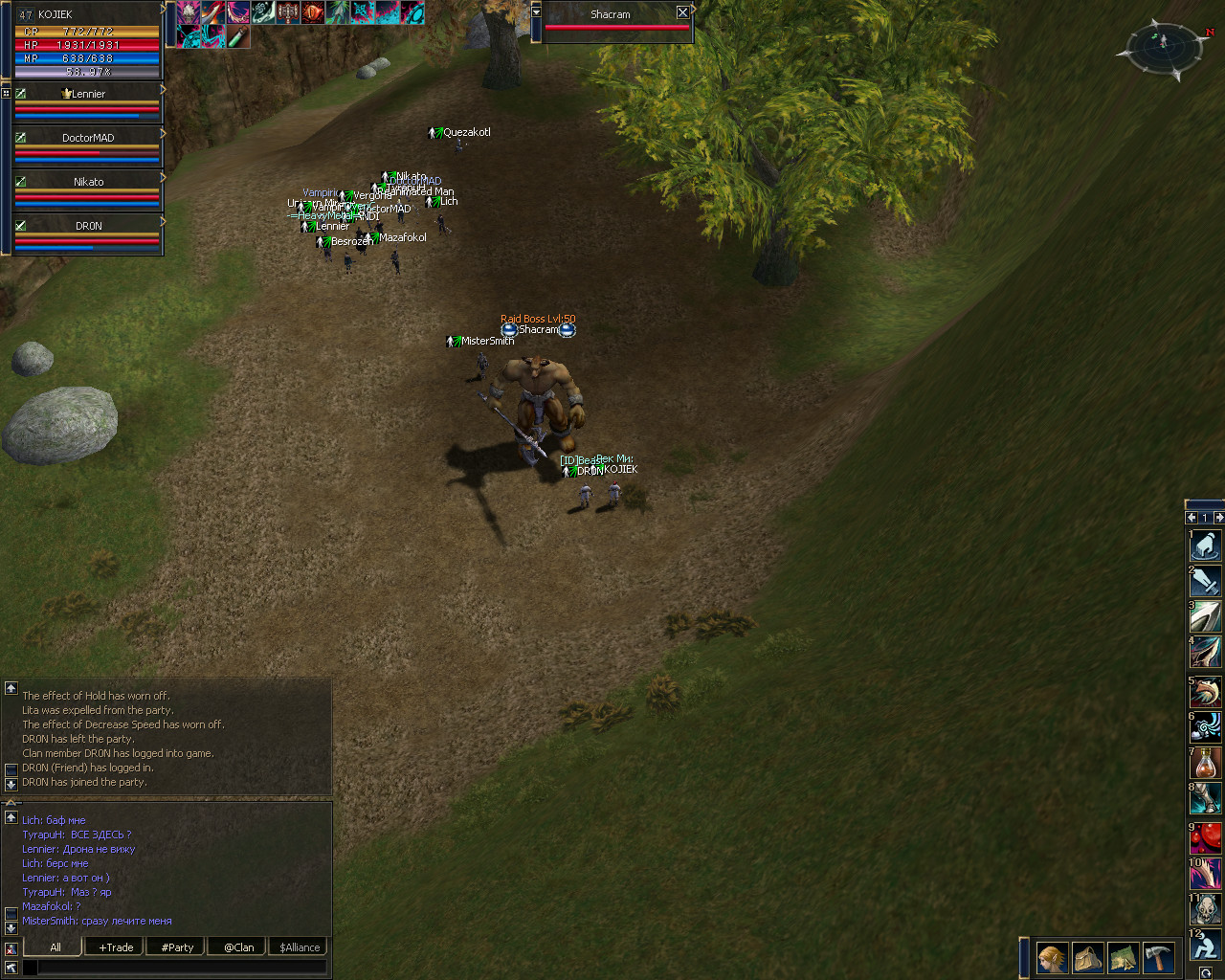Go to the next hotbar page
The height and width of the screenshot is (980, 1225).
tap(1218, 518)
